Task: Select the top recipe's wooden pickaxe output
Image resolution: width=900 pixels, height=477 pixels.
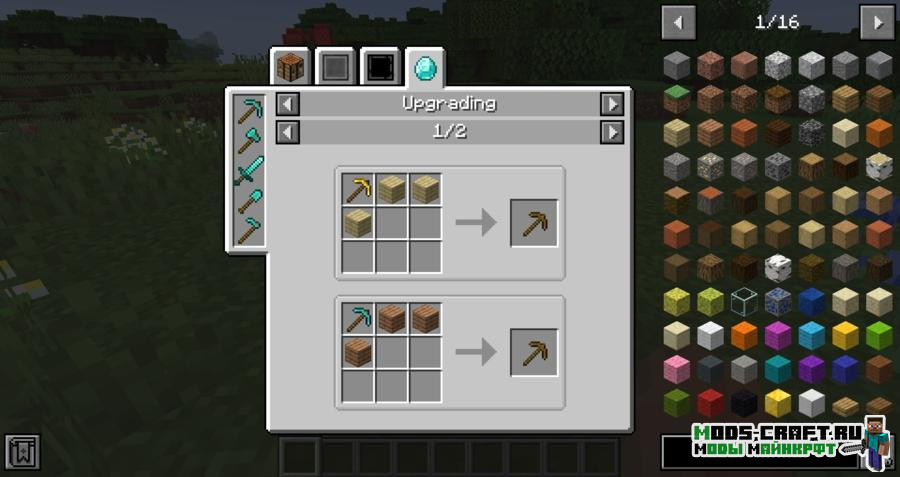Action: 534,222
